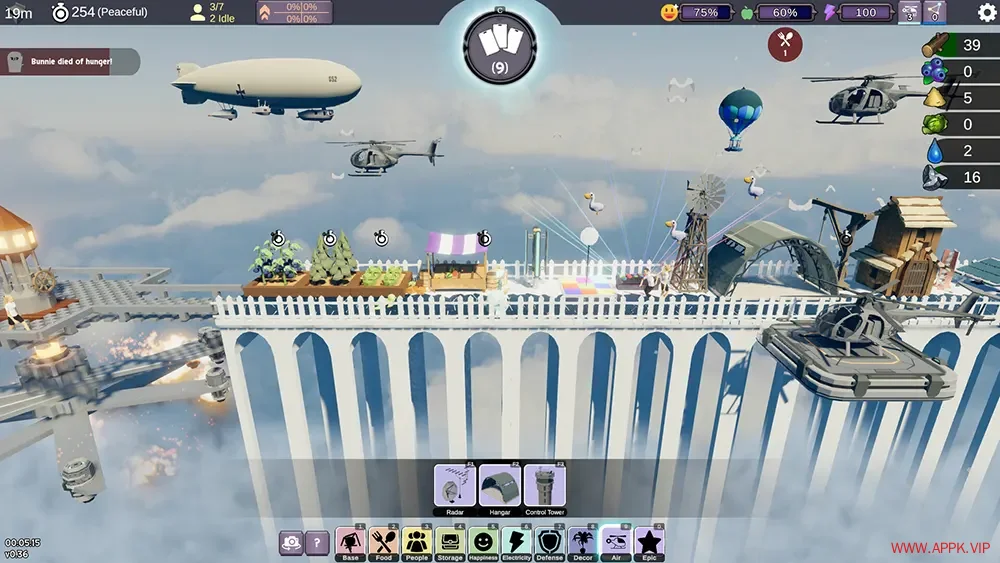This screenshot has height=563, width=1000.
Task: Pick the Control Tower building card
Action: point(545,487)
